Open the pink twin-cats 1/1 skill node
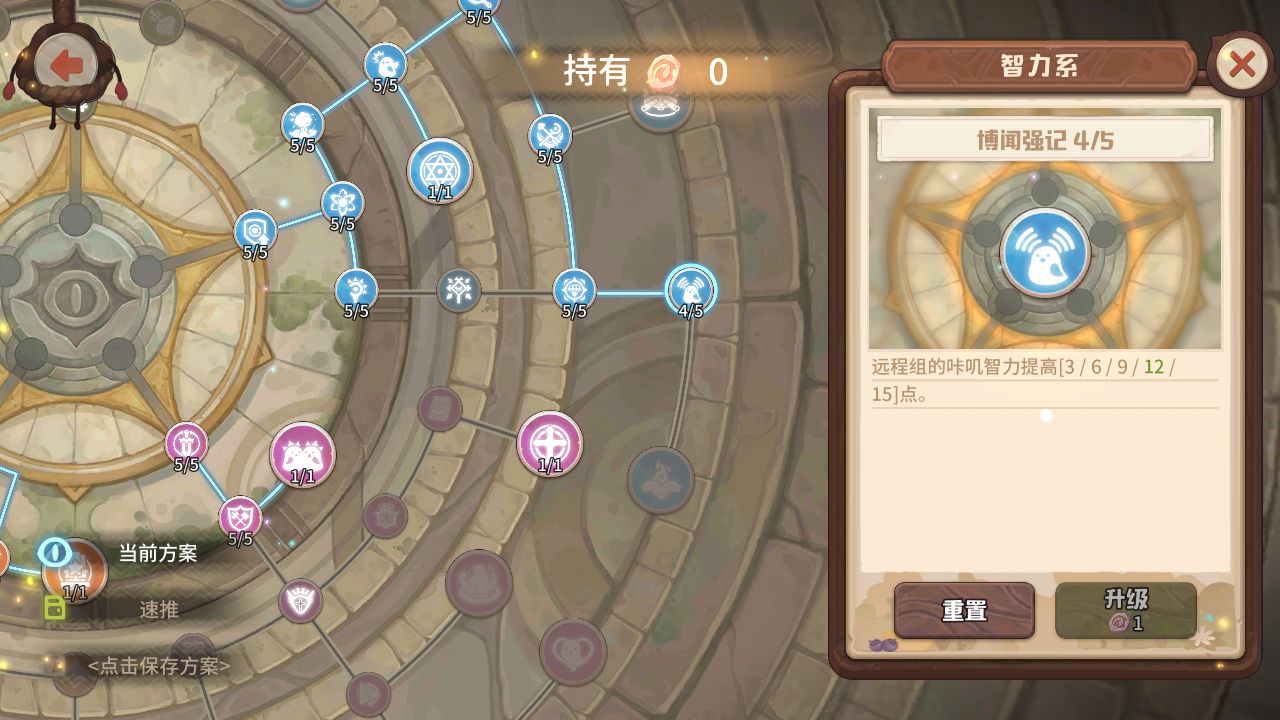 click(x=300, y=453)
